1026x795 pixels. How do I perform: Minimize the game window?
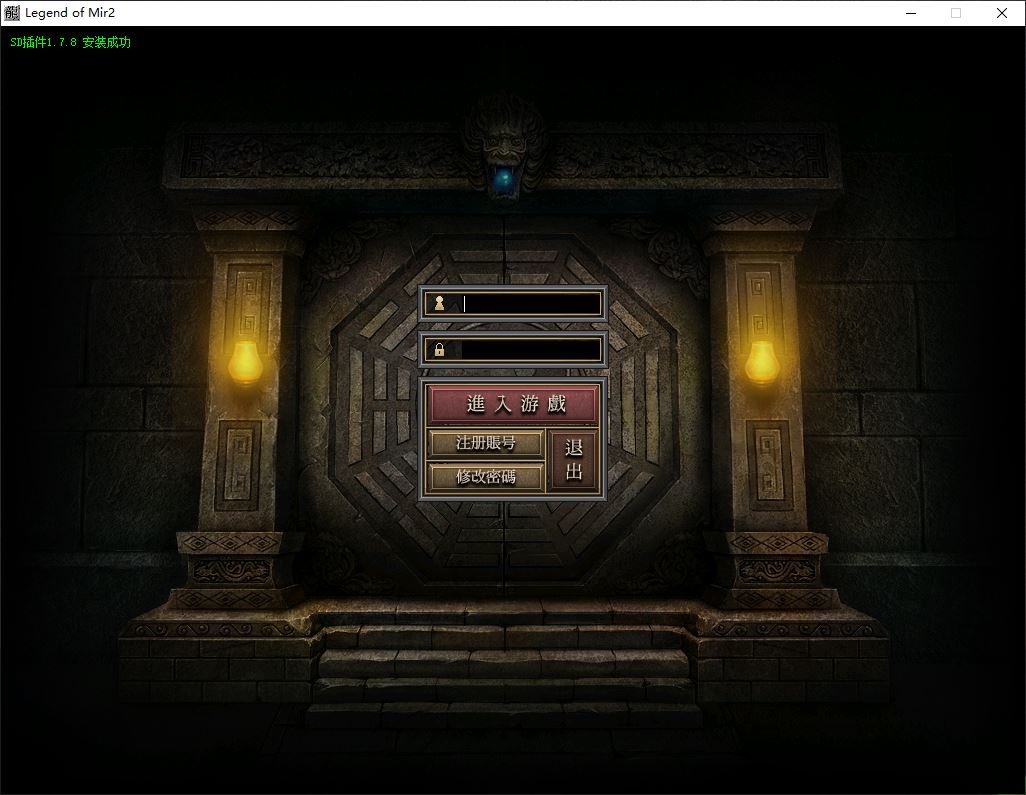point(911,13)
